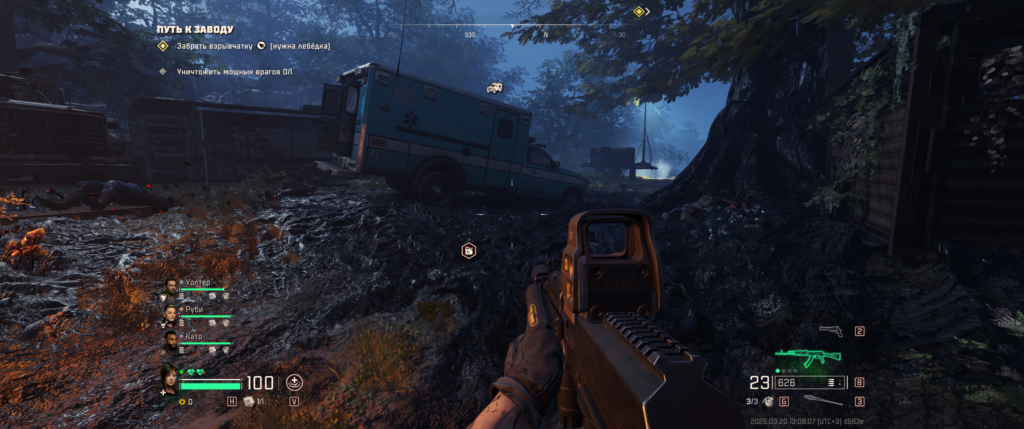Viewport: 1024px width, 429px height.
Task: Activate the special ability circle icon
Action: pyautogui.click(x=294, y=382)
